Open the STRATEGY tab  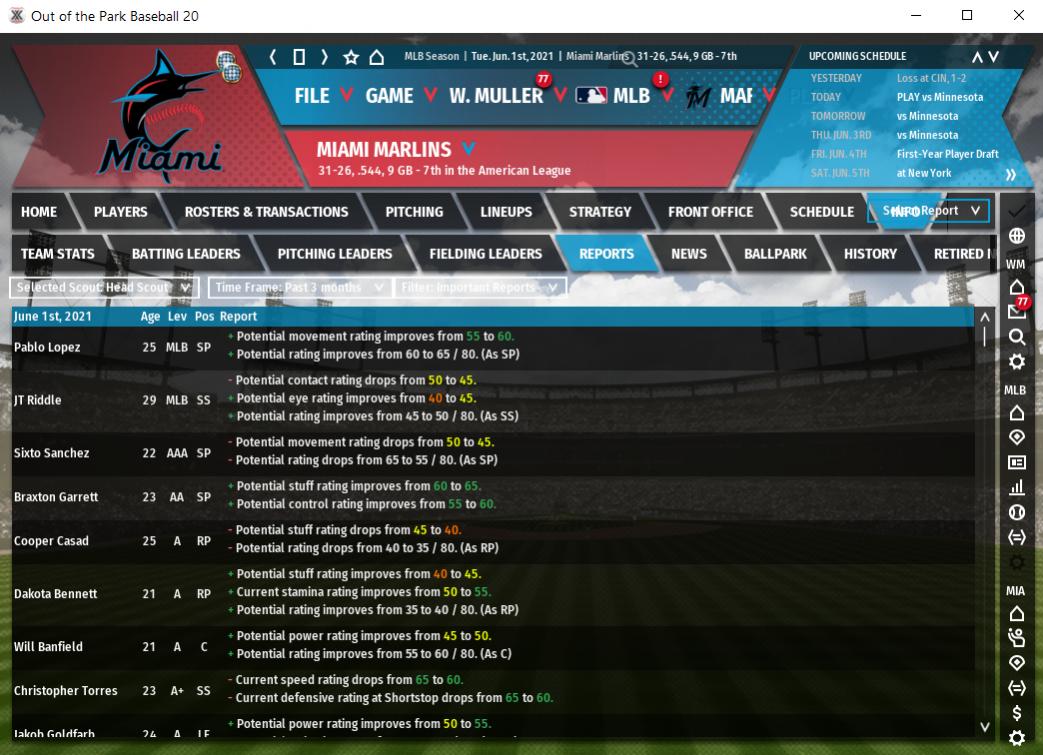pos(600,212)
